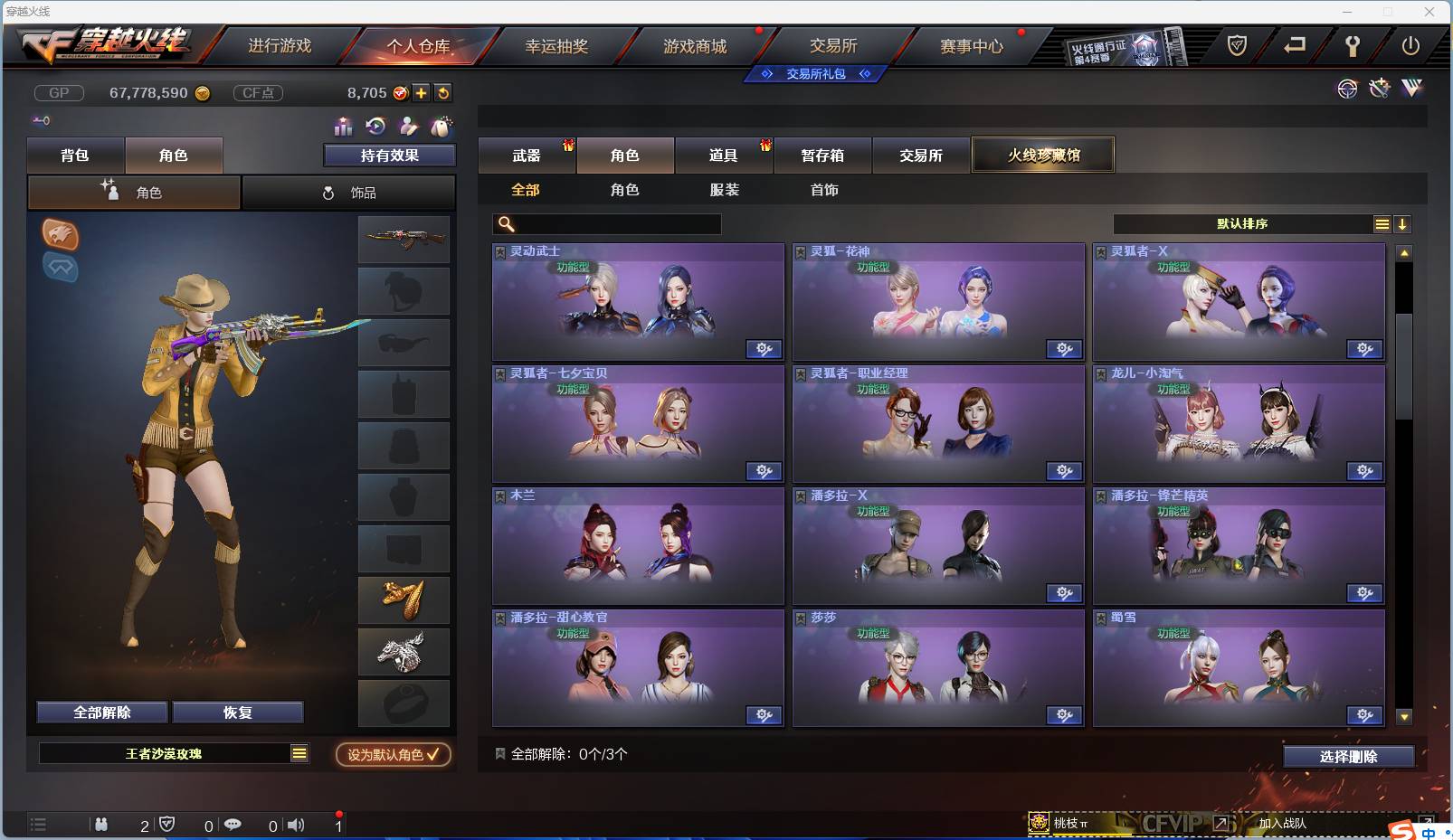Toggle the bookmark marker on the 木兰 card
1453x840 pixels.
click(499, 495)
